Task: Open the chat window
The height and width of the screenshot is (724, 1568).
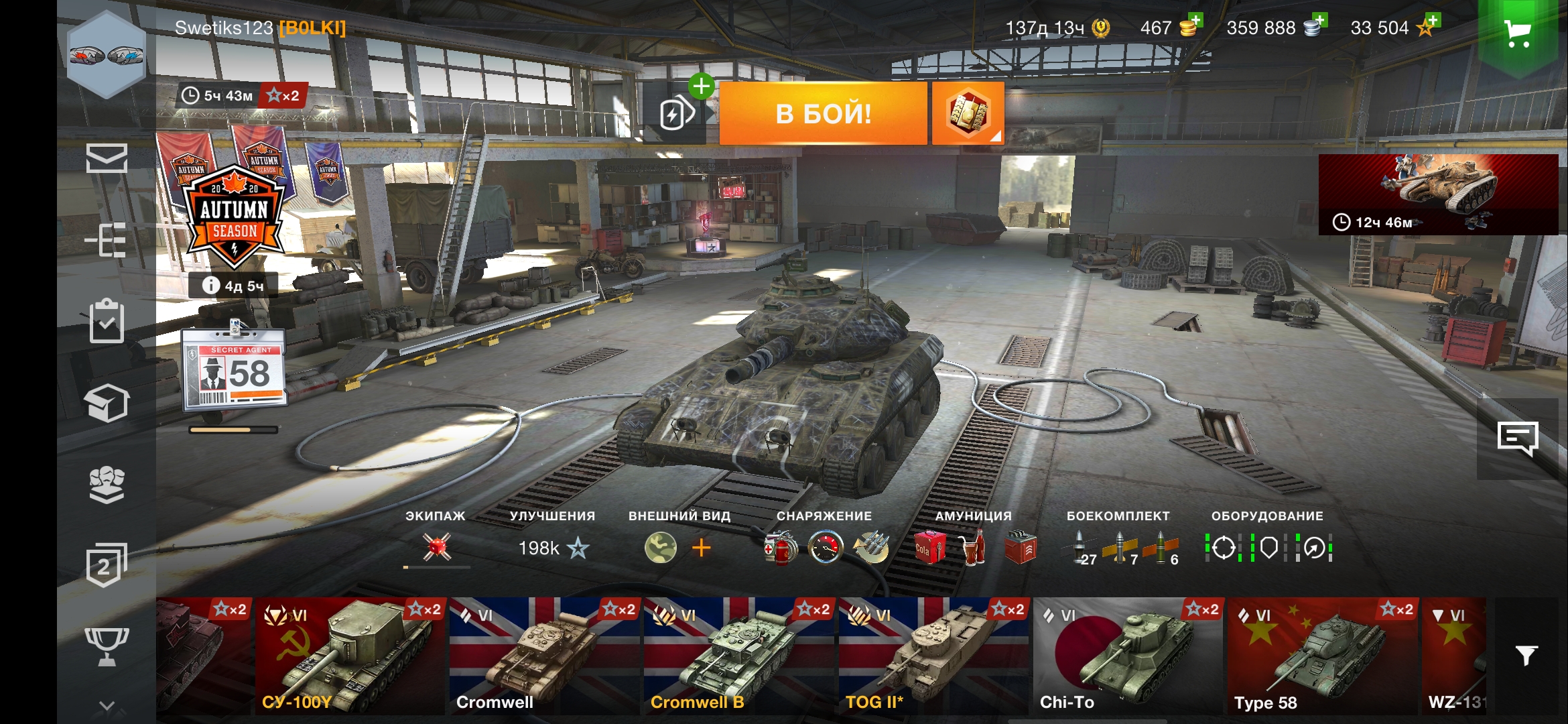Action: click(1517, 440)
